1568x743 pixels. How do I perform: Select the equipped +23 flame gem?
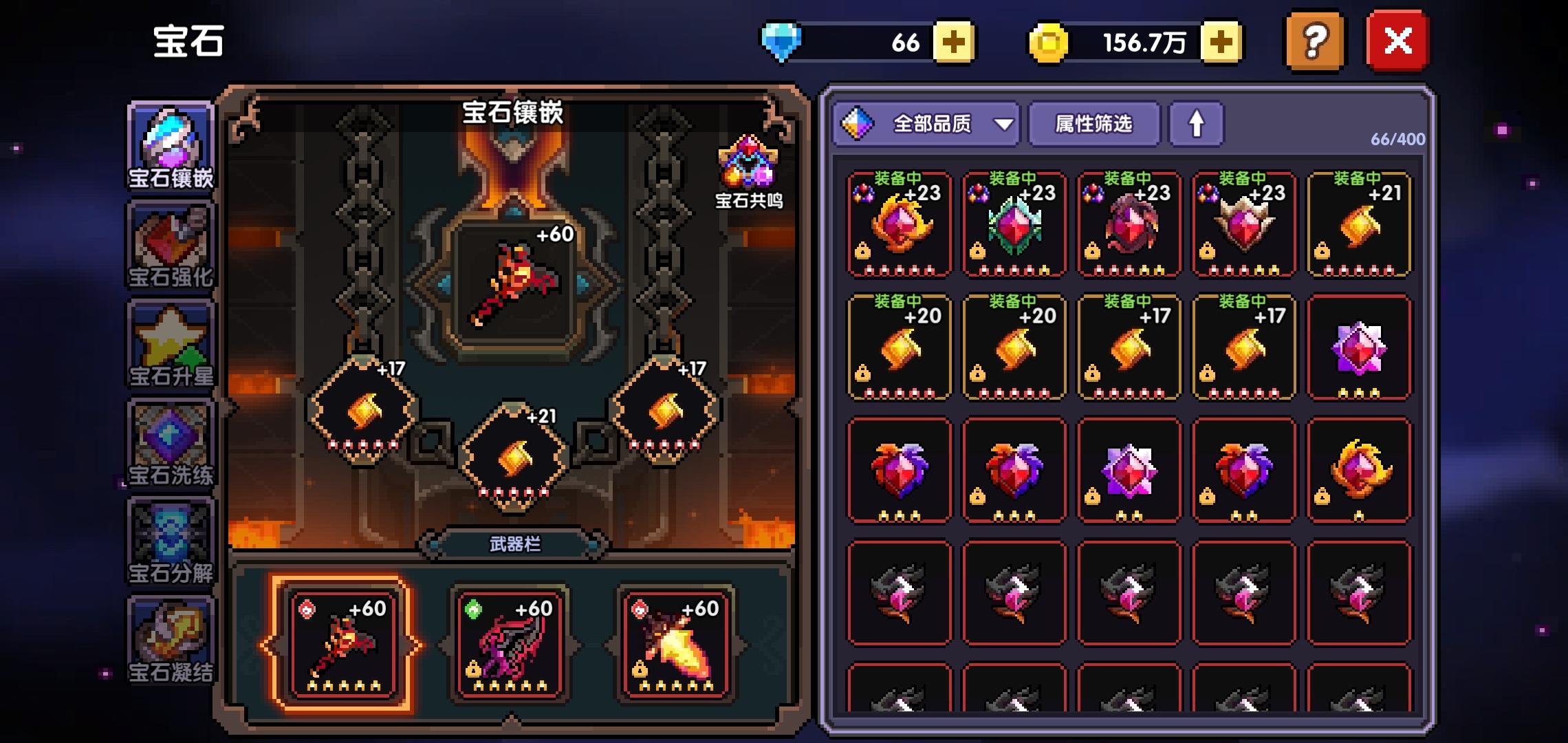click(x=899, y=224)
